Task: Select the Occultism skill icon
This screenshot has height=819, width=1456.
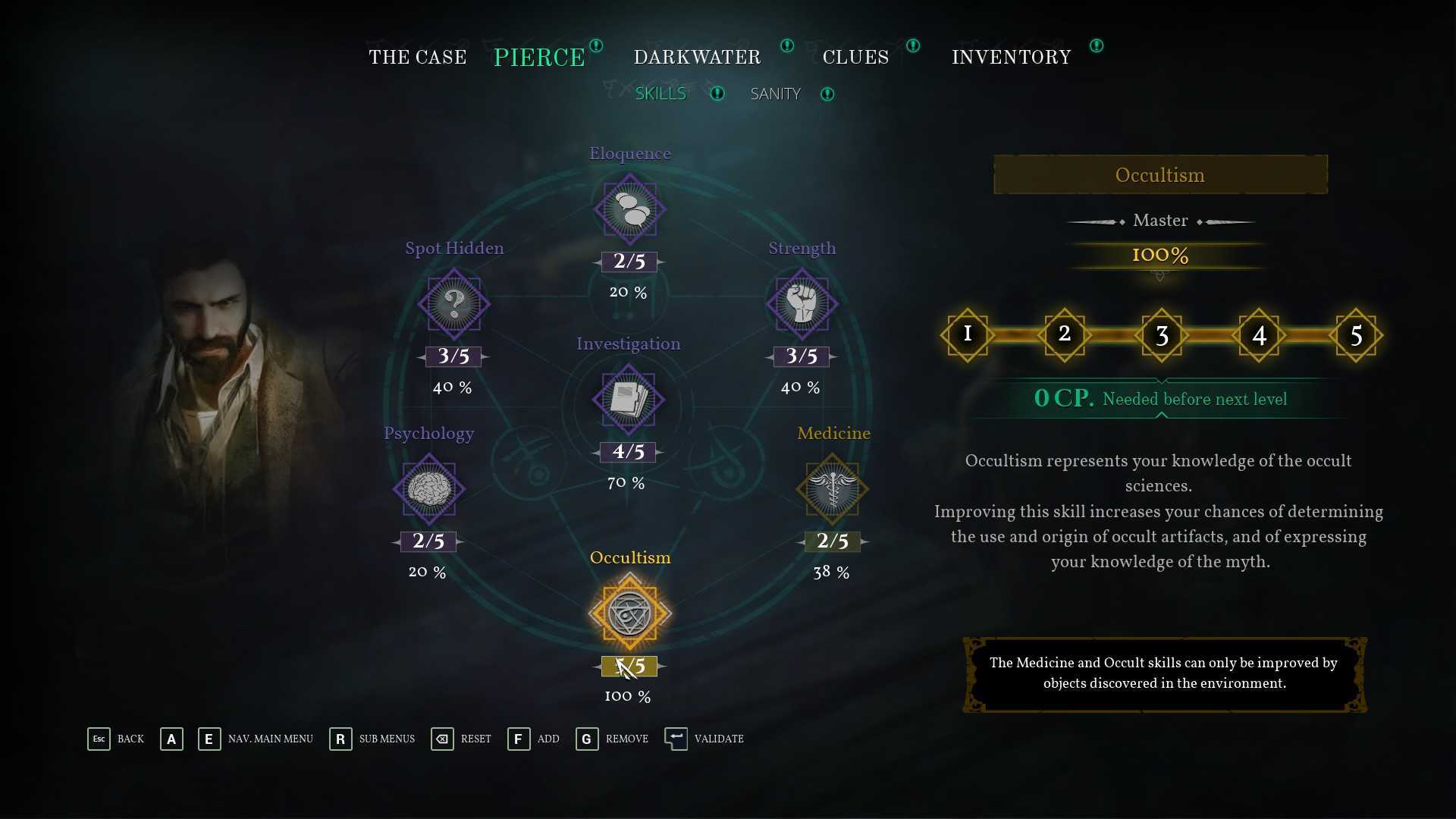Action: point(629,613)
